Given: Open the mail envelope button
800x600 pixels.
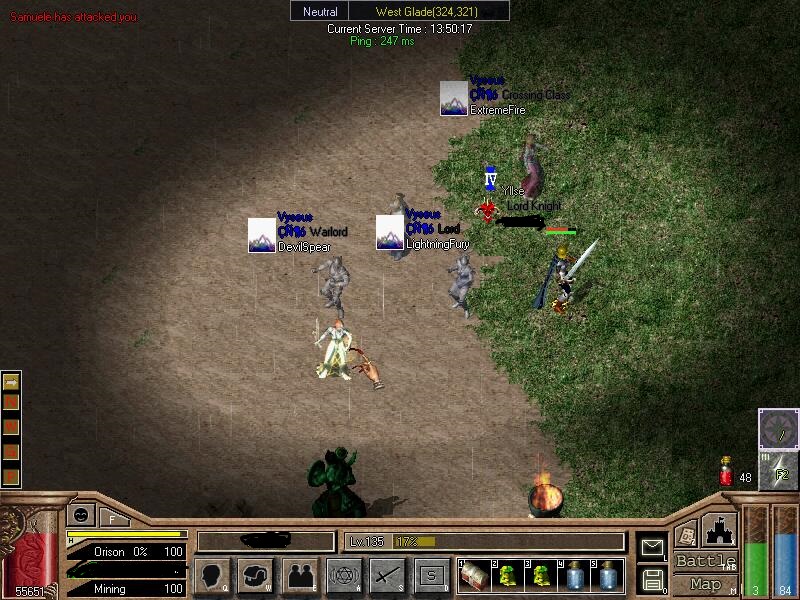Looking at the screenshot, I should pyautogui.click(x=652, y=546).
